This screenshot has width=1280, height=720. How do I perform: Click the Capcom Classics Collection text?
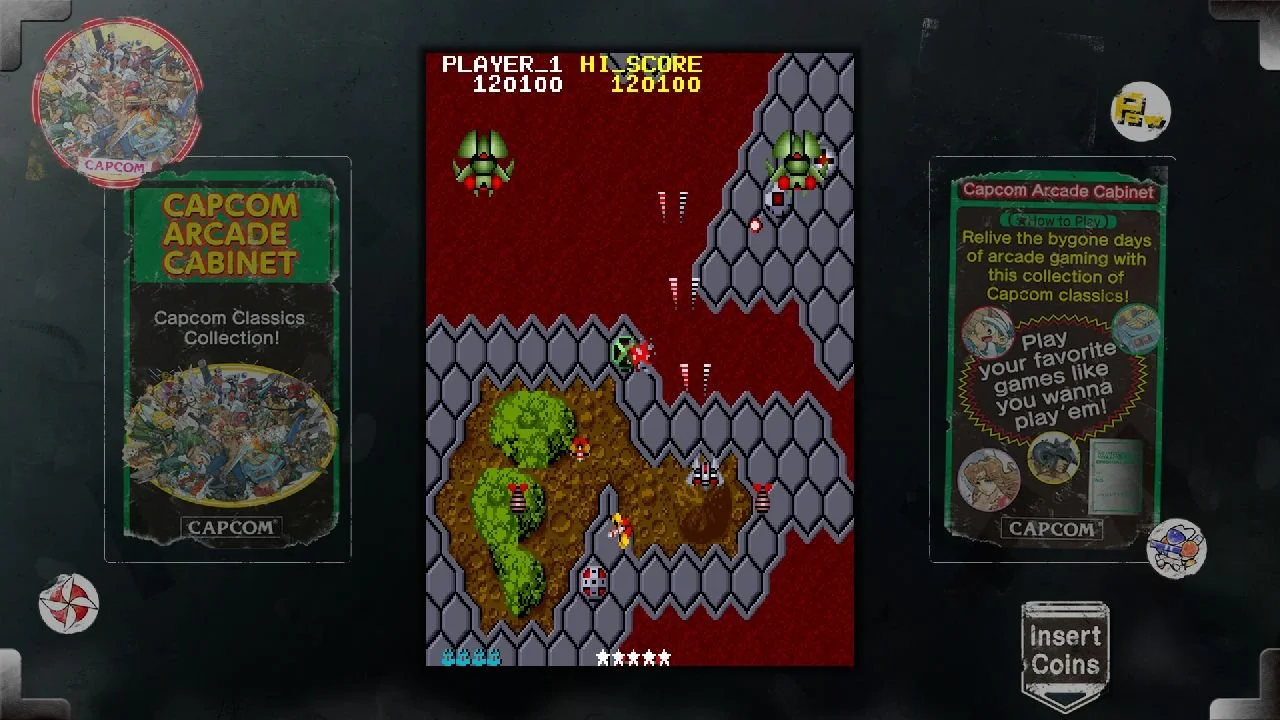point(231,327)
